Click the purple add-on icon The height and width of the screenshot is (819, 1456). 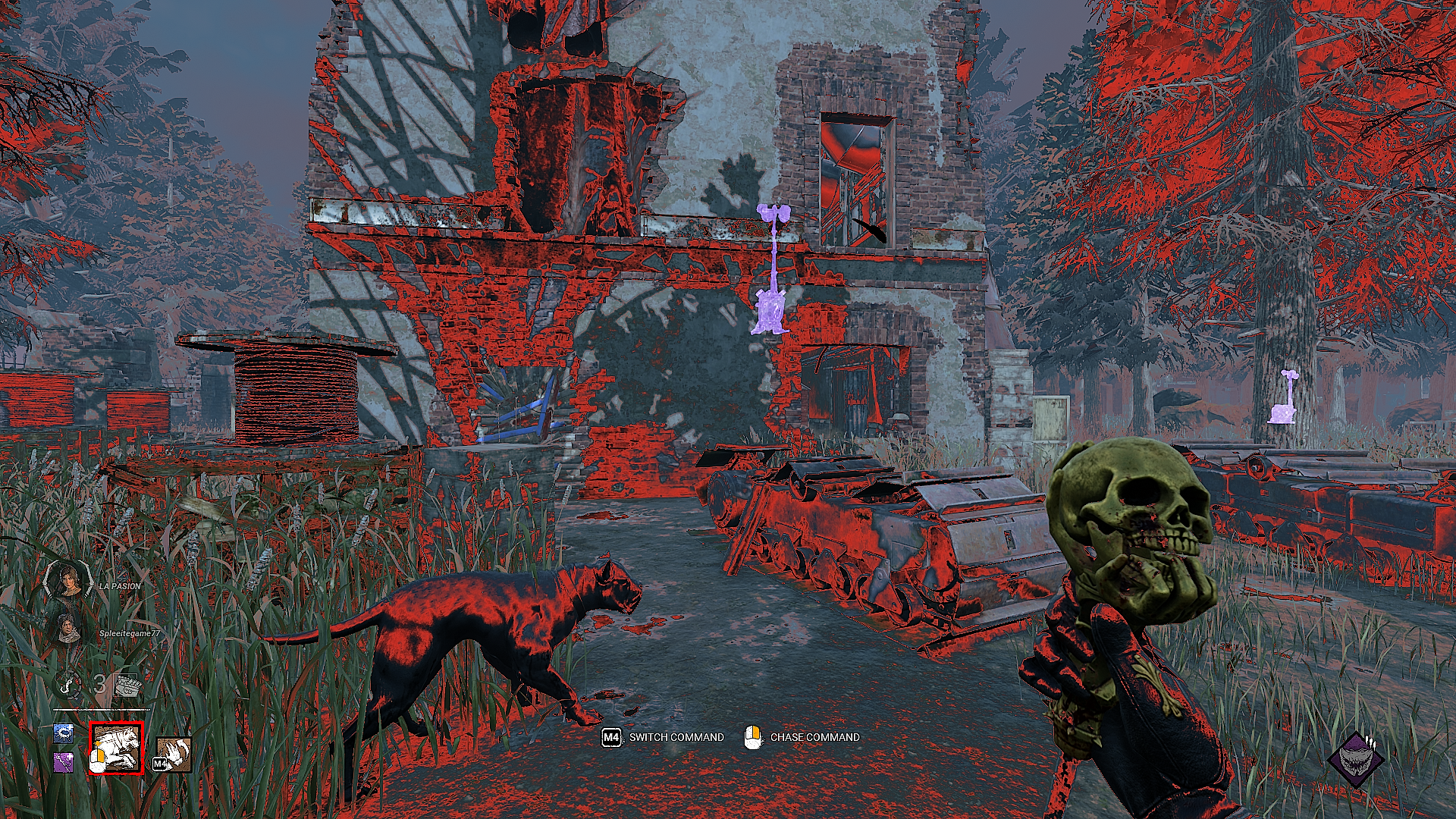pyautogui.click(x=64, y=761)
